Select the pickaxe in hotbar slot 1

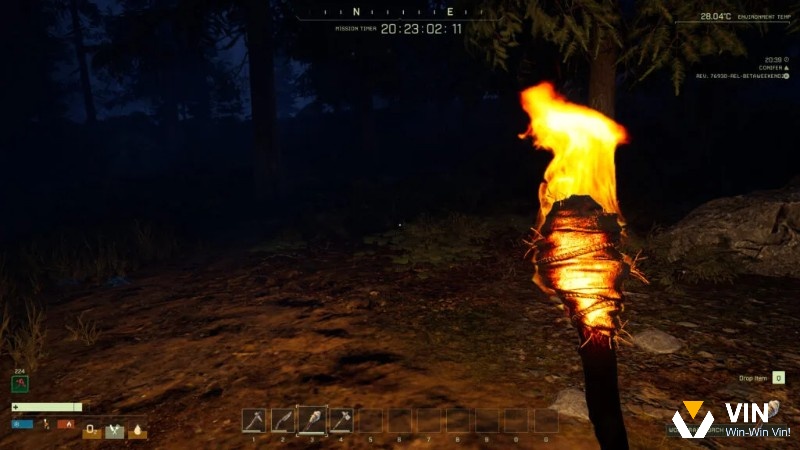click(254, 420)
